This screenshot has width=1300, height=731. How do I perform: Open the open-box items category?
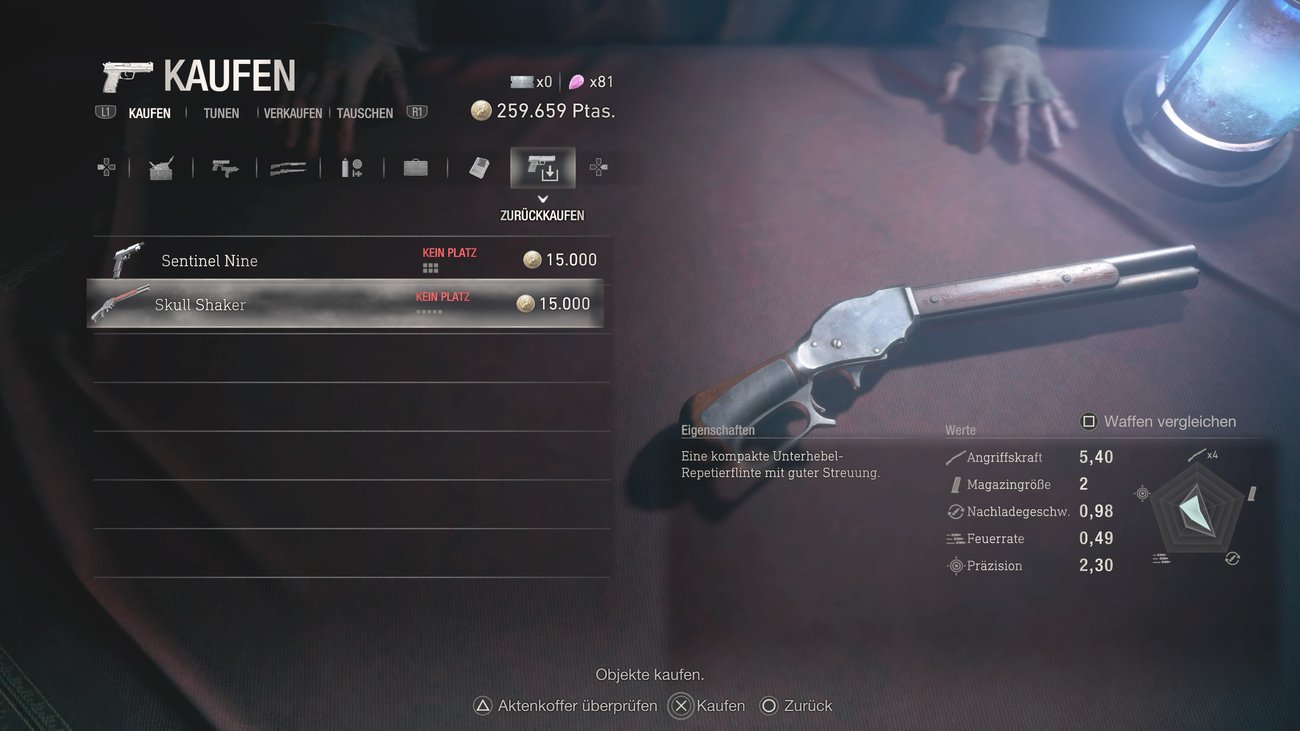tap(161, 168)
